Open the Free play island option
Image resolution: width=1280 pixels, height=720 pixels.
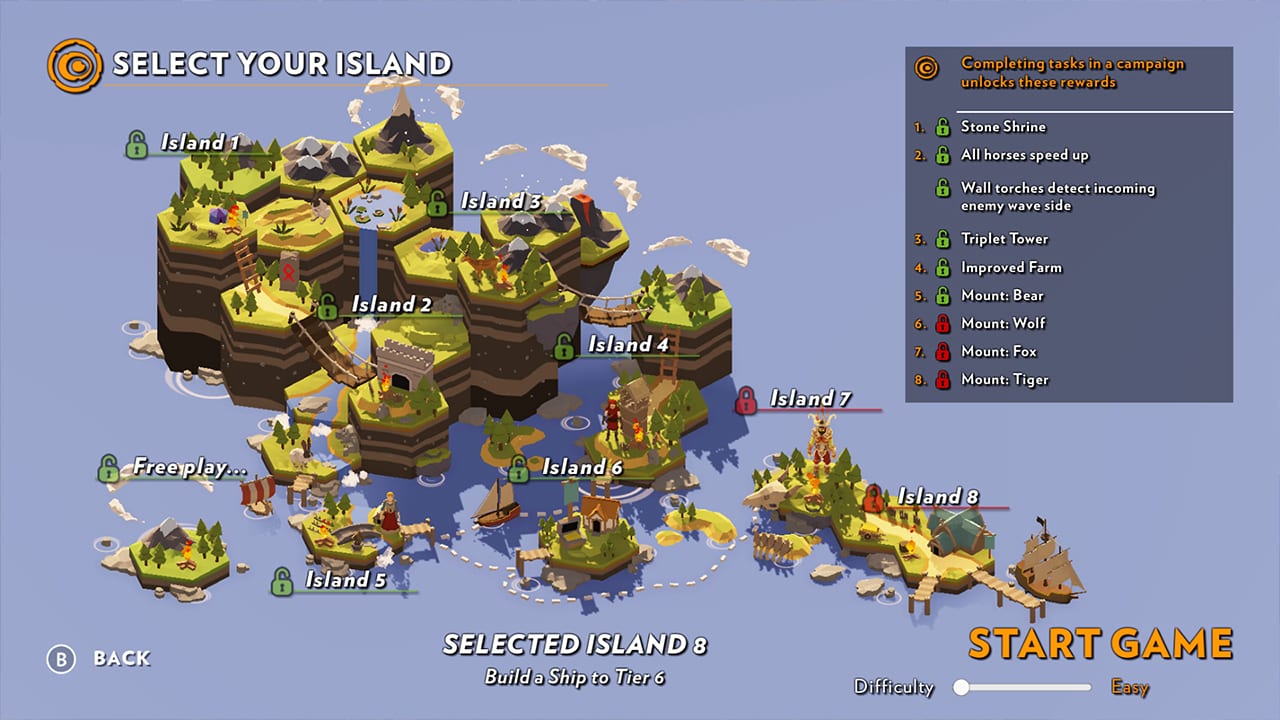[189, 466]
